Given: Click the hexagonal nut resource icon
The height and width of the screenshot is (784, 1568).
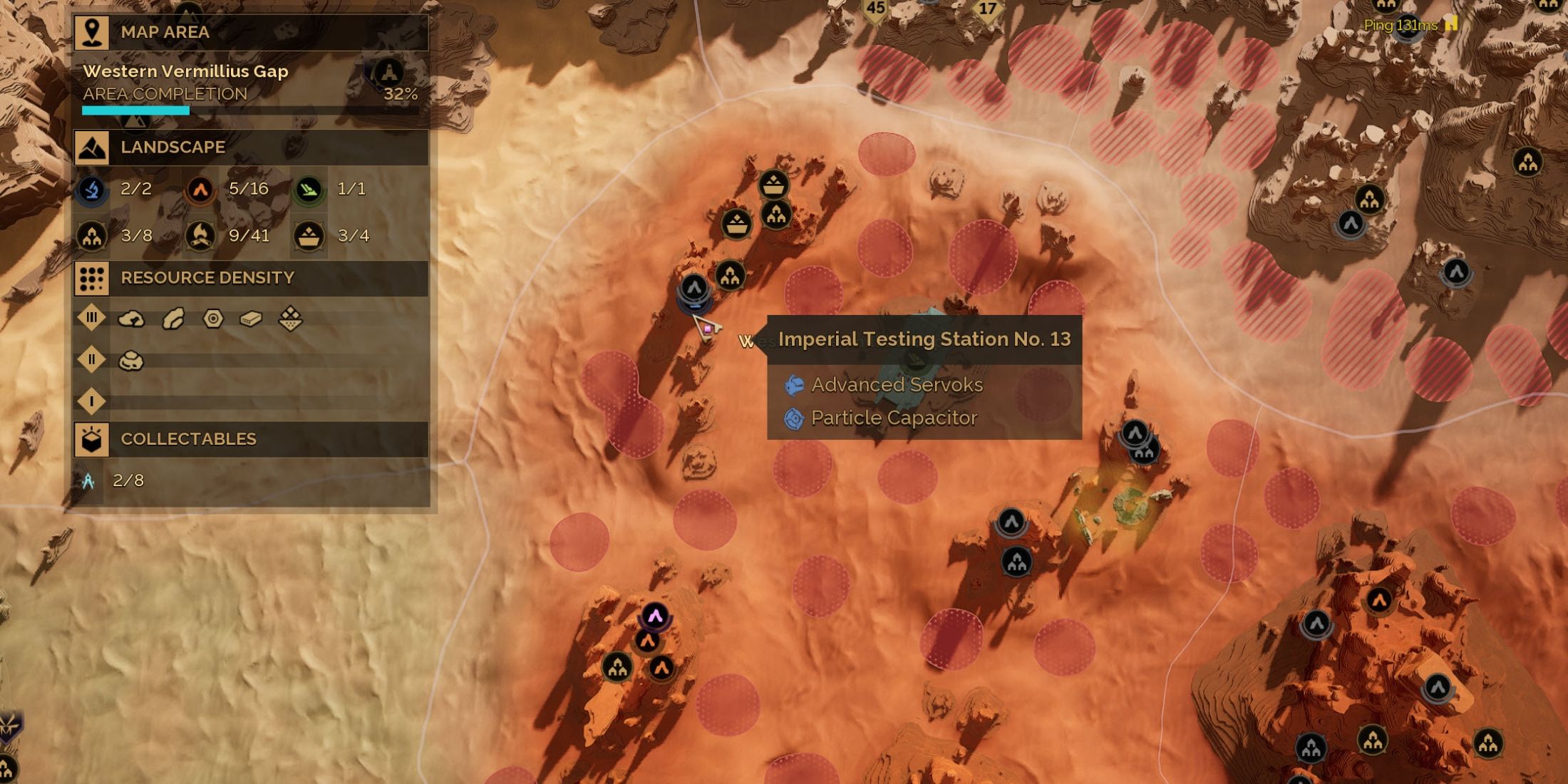Looking at the screenshot, I should click(x=213, y=319).
